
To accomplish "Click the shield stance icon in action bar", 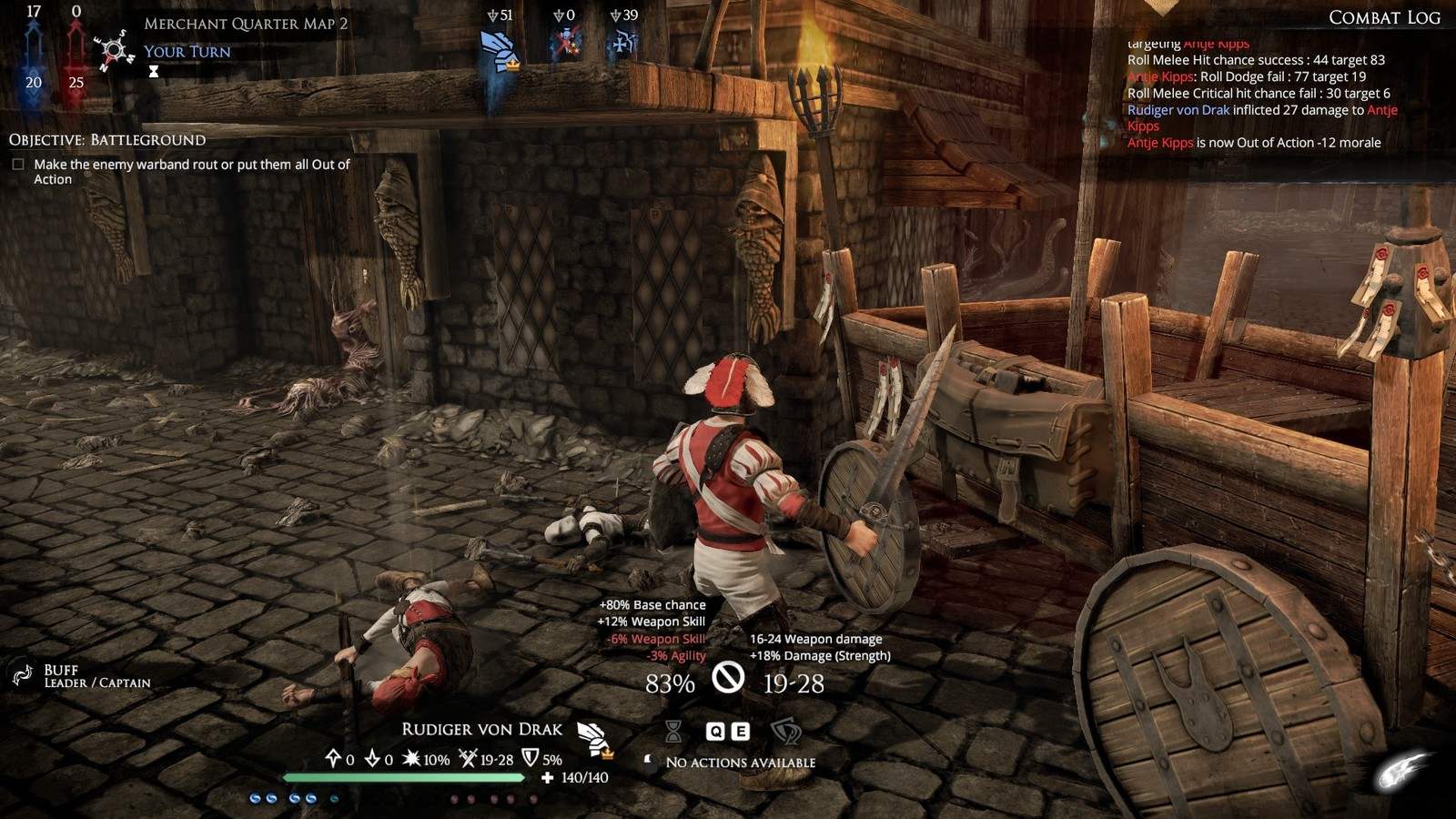I will 785,731.
